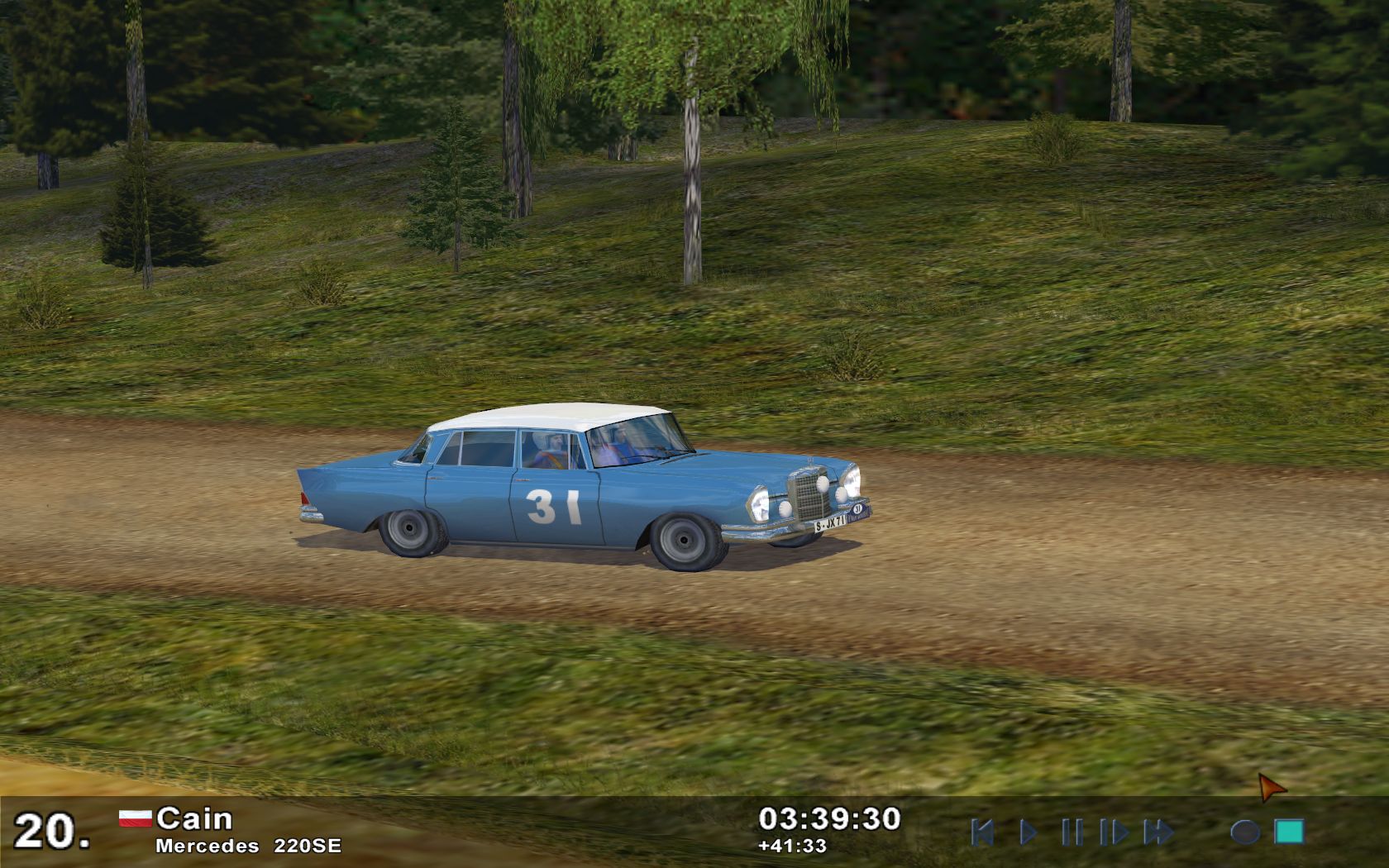Click the round record button

click(x=1244, y=832)
